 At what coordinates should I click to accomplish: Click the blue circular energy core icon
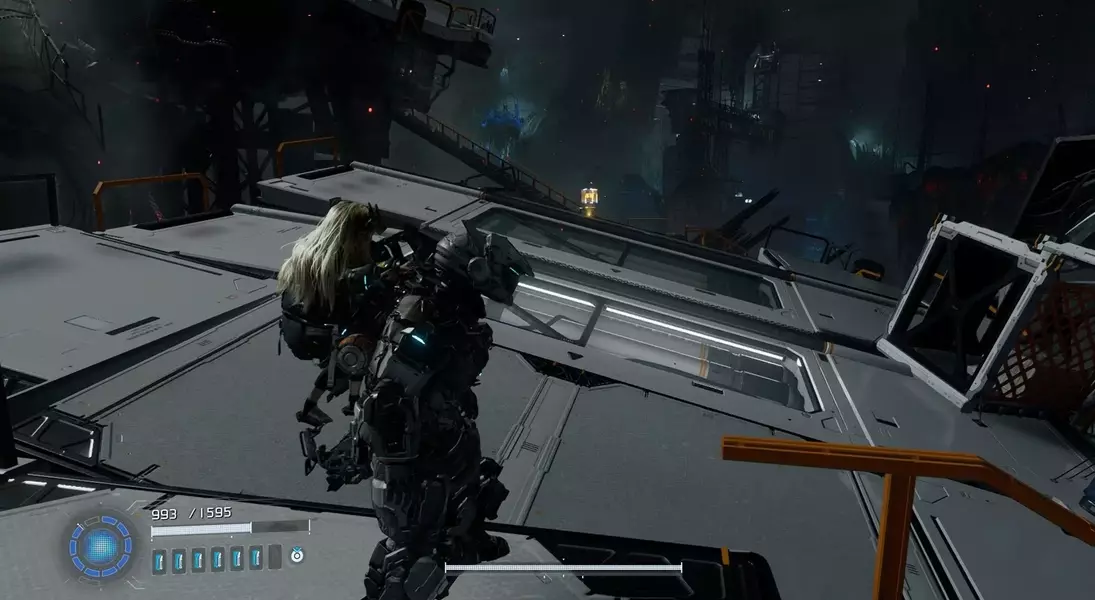101,546
